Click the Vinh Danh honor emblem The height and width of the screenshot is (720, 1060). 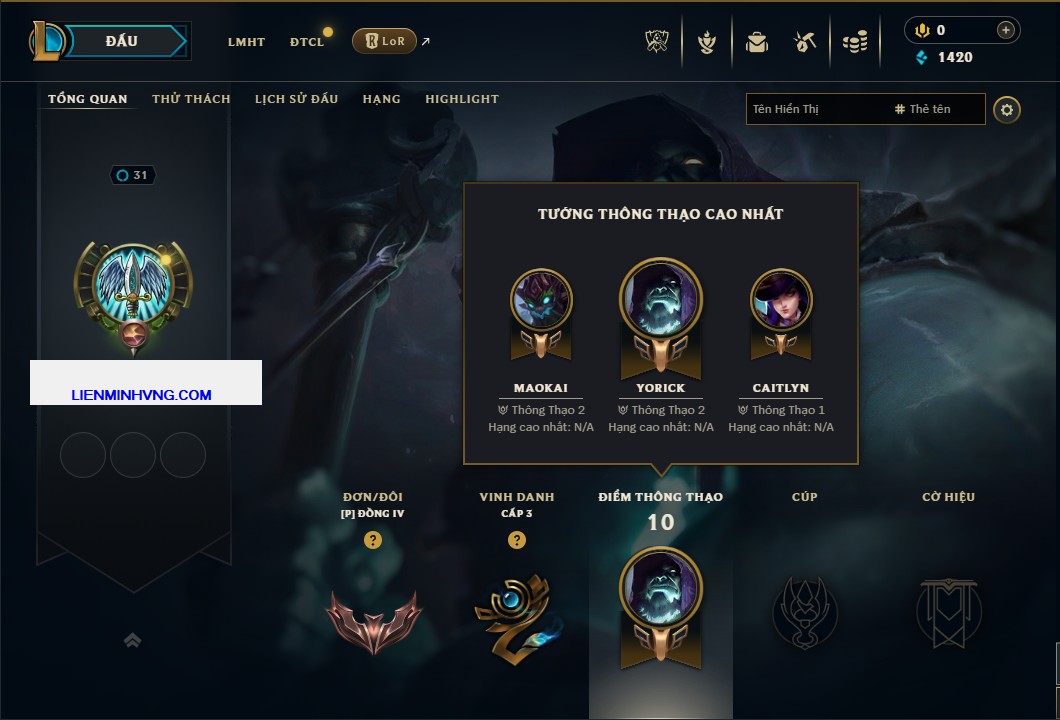(517, 616)
